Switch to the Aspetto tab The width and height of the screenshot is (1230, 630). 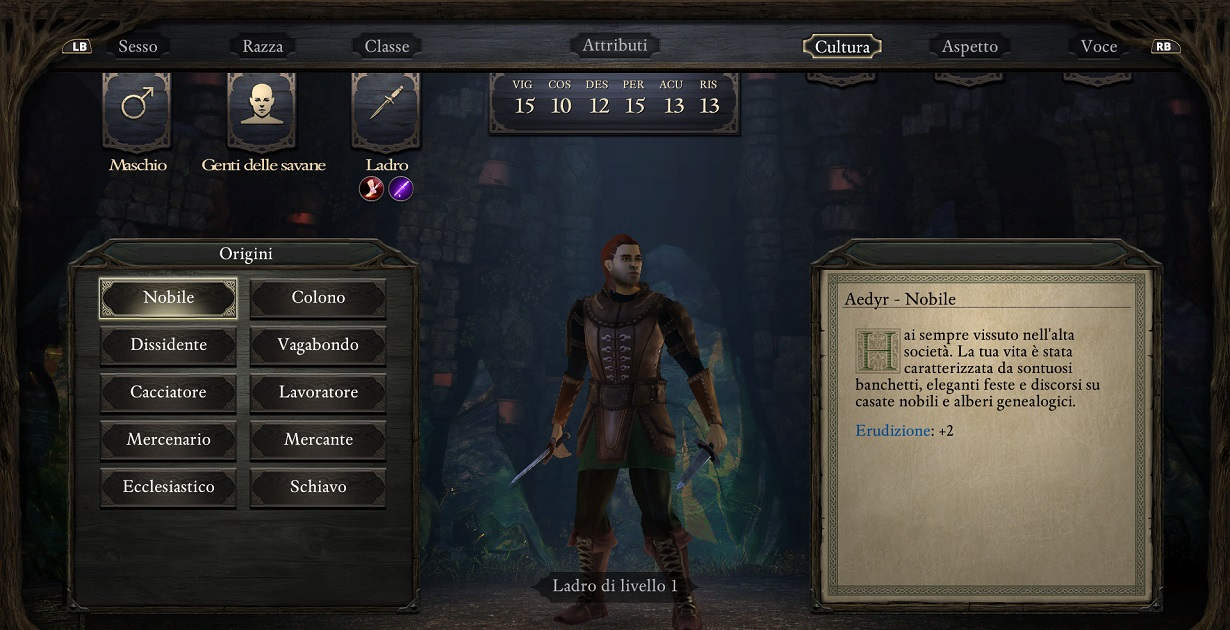tap(969, 47)
